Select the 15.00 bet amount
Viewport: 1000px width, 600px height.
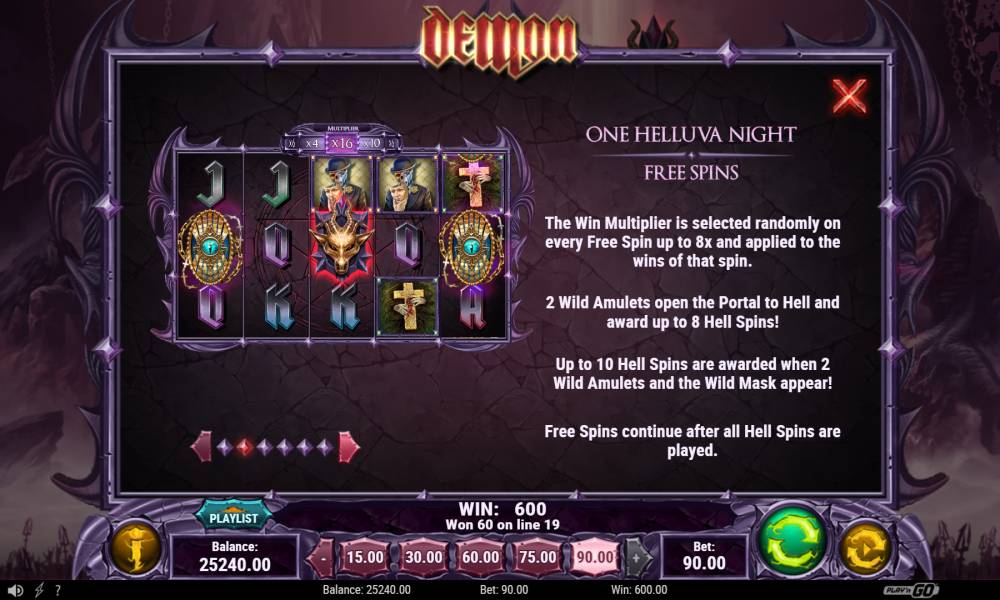tap(365, 557)
